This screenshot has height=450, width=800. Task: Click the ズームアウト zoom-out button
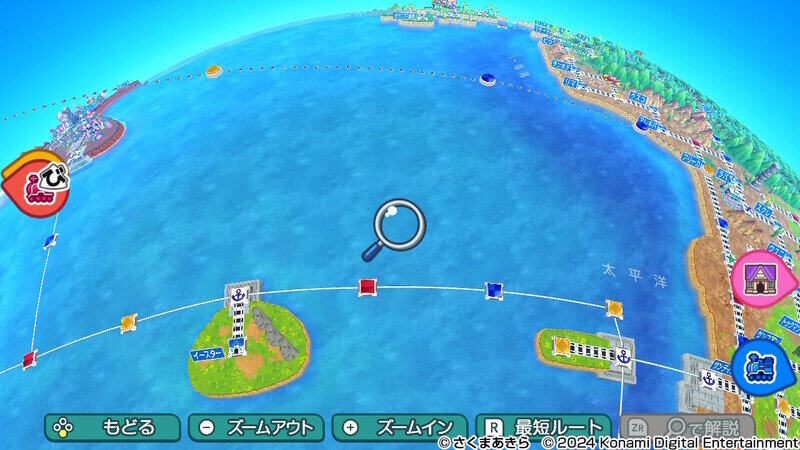pyautogui.click(x=256, y=427)
